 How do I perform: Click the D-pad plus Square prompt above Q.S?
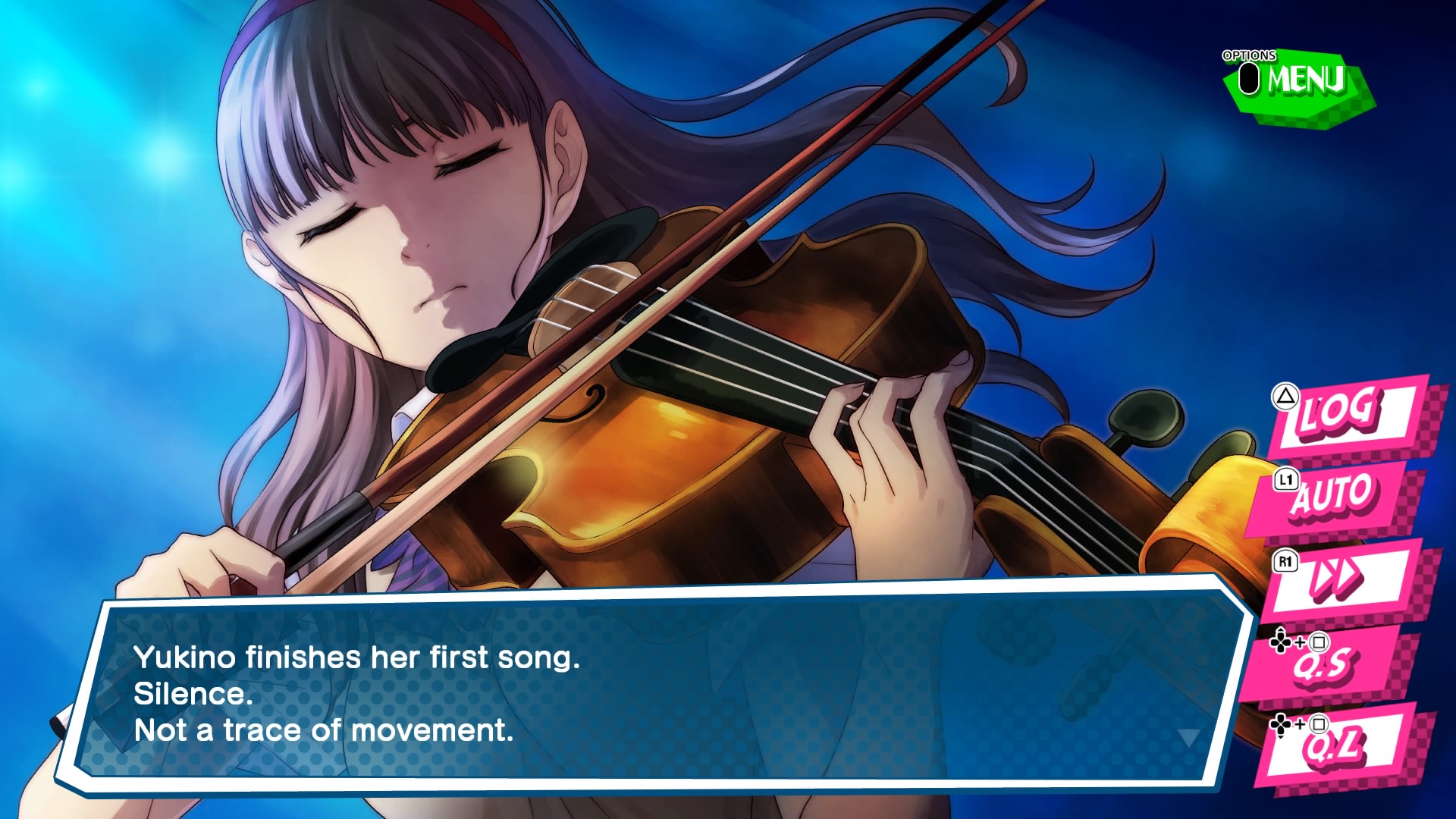[x=1298, y=643]
